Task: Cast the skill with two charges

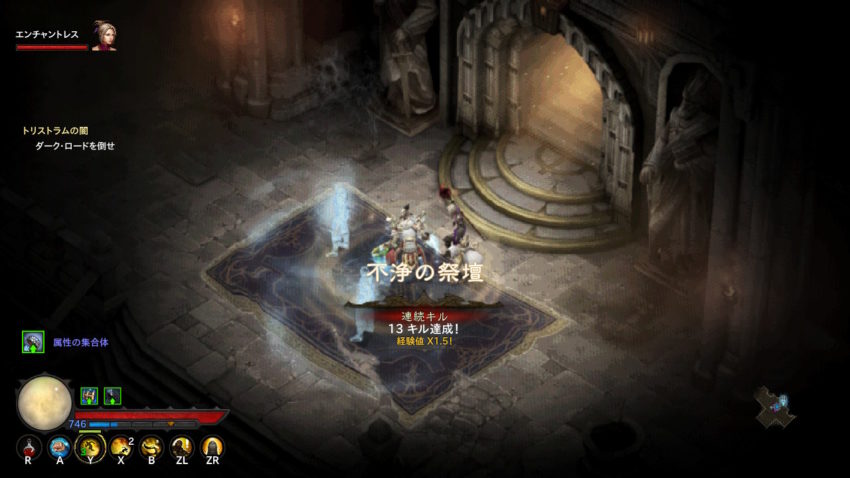Action: pos(121,446)
